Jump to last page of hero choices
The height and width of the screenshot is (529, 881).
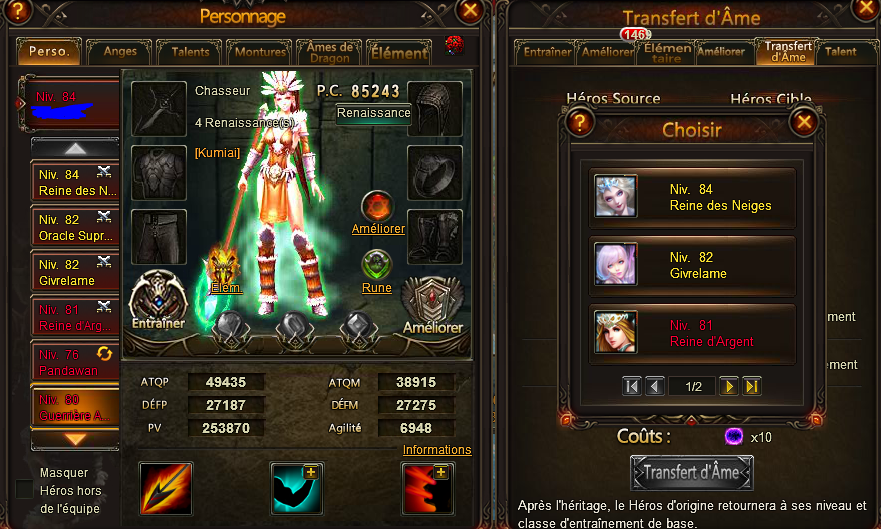pyautogui.click(x=753, y=386)
